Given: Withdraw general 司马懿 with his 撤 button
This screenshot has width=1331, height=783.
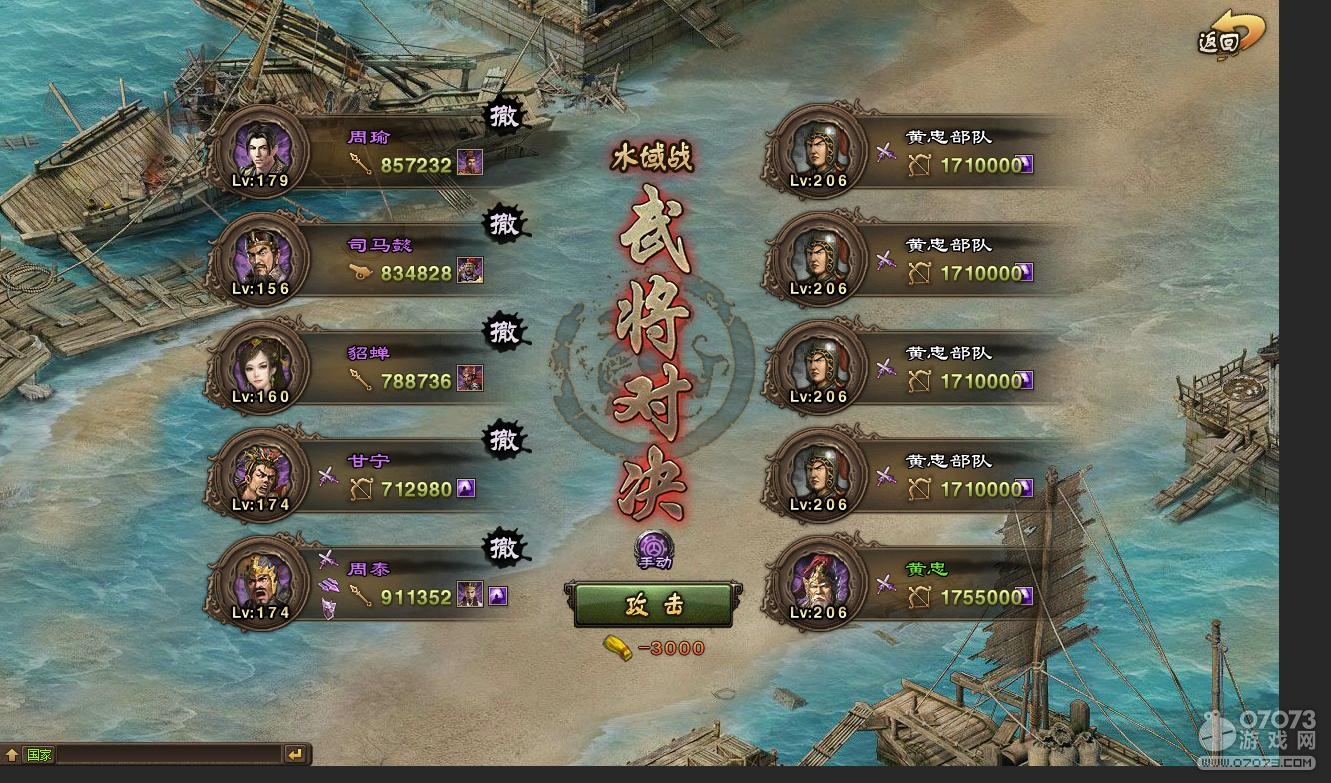Looking at the screenshot, I should (x=505, y=224).
